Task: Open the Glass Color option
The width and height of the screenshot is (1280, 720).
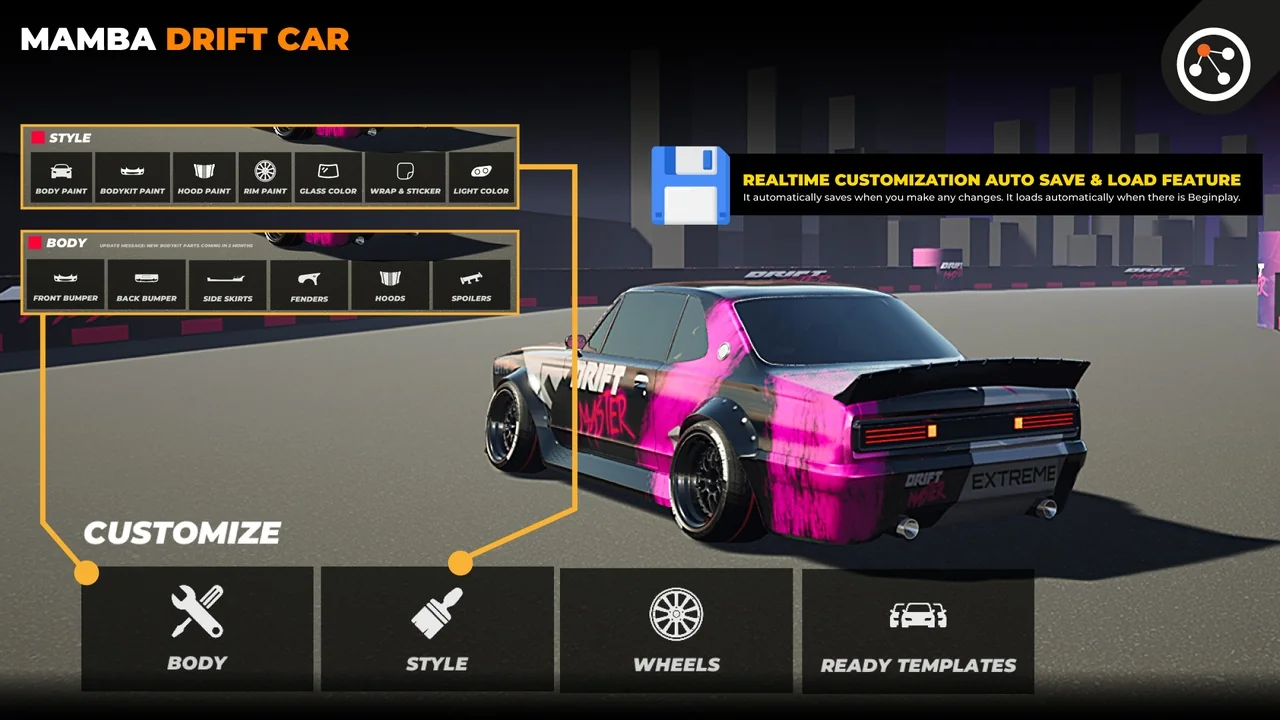Action: [328, 177]
